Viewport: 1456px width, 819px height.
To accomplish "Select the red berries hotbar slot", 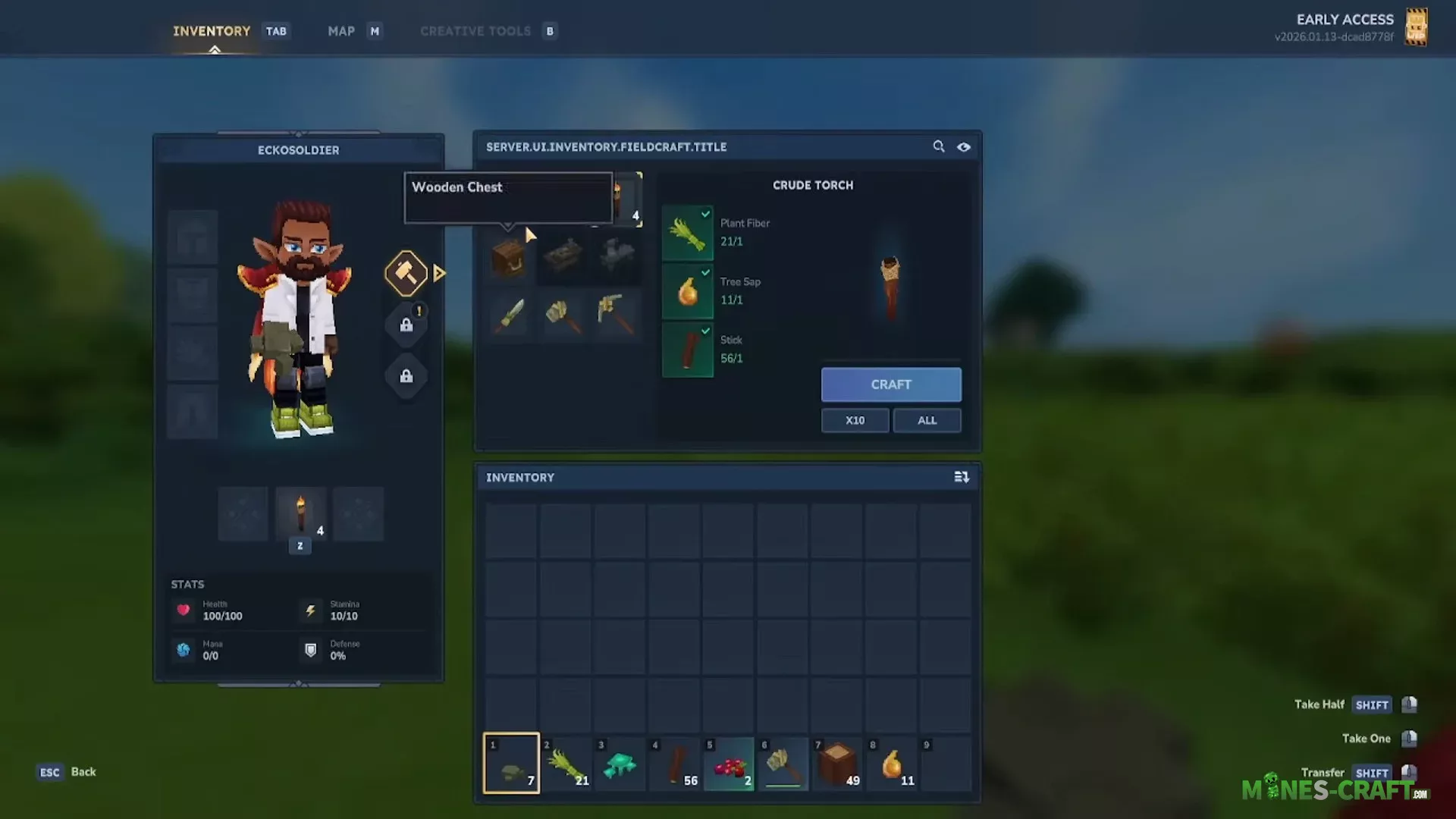I will coord(730,764).
